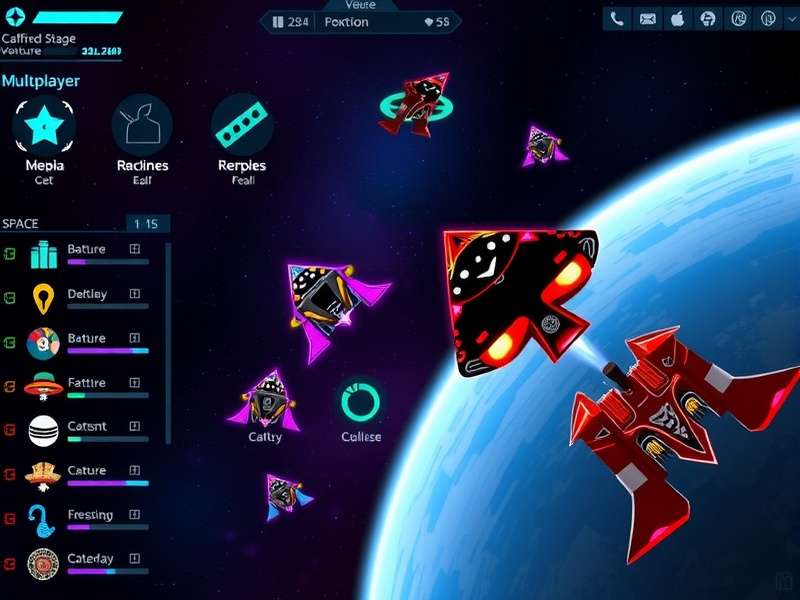Open the mail envelope icon
Viewport: 800px width, 600px height.
(648, 18)
